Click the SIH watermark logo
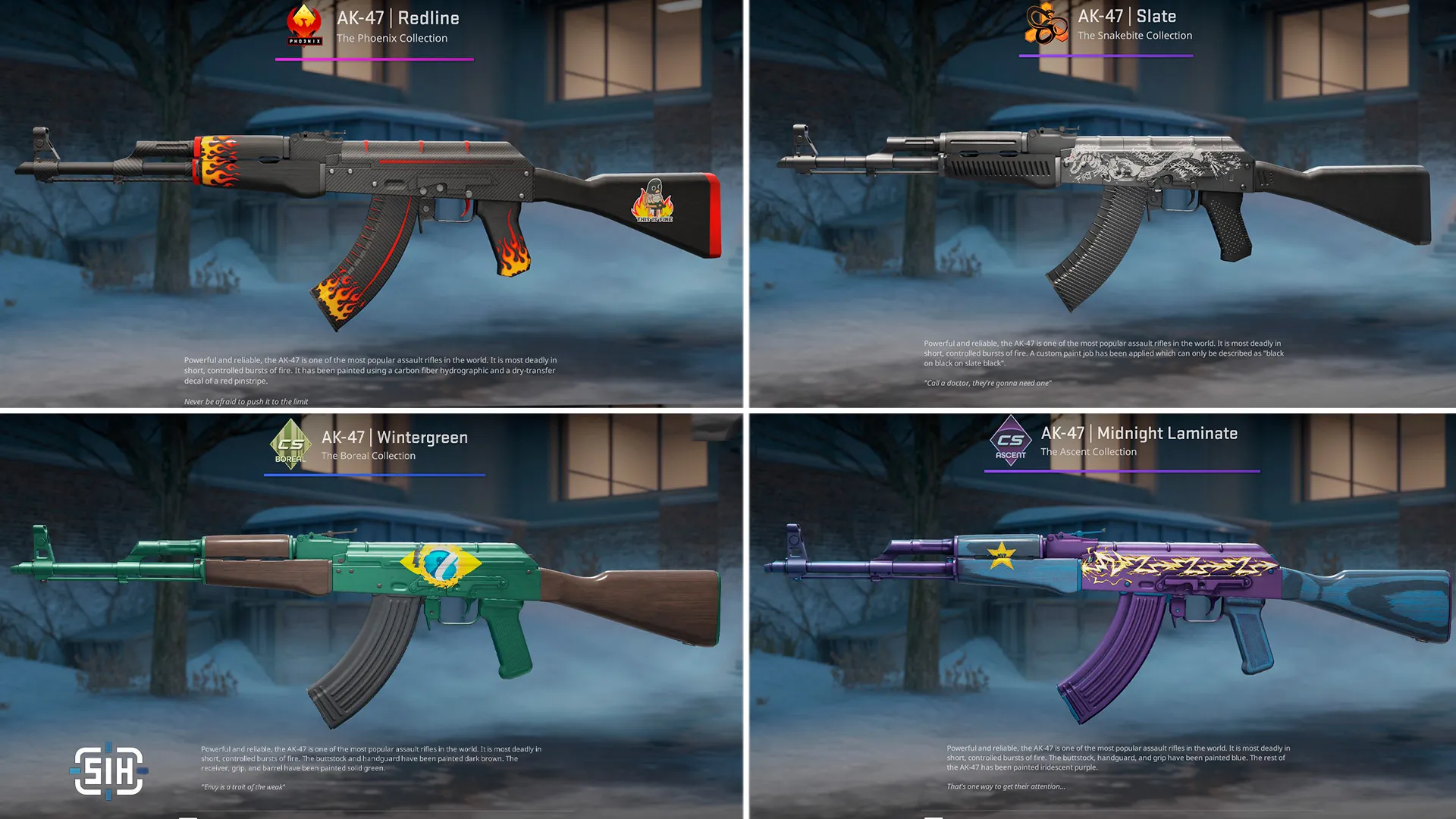1456x819 pixels. click(109, 770)
